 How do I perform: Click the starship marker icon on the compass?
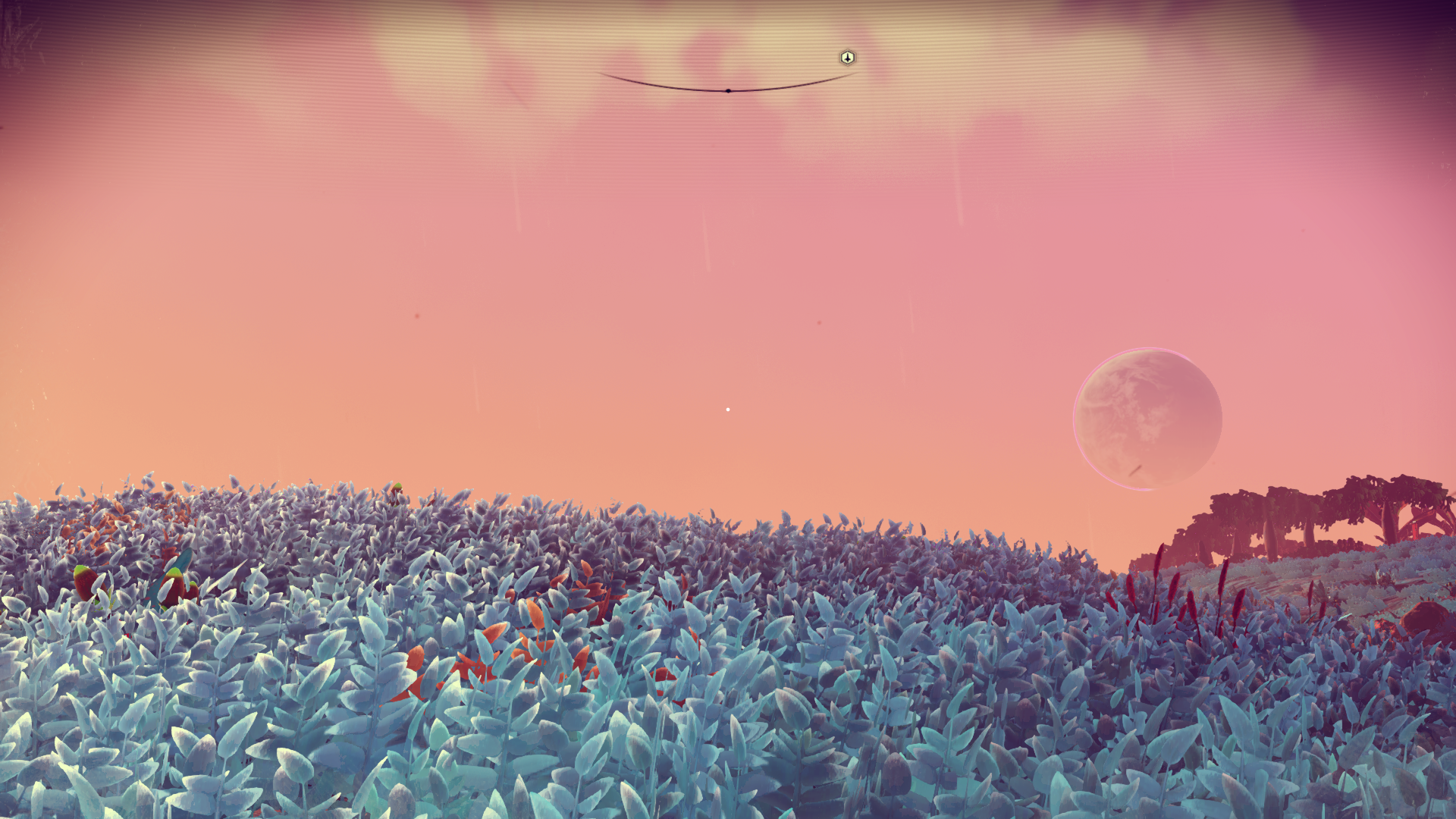[847, 58]
